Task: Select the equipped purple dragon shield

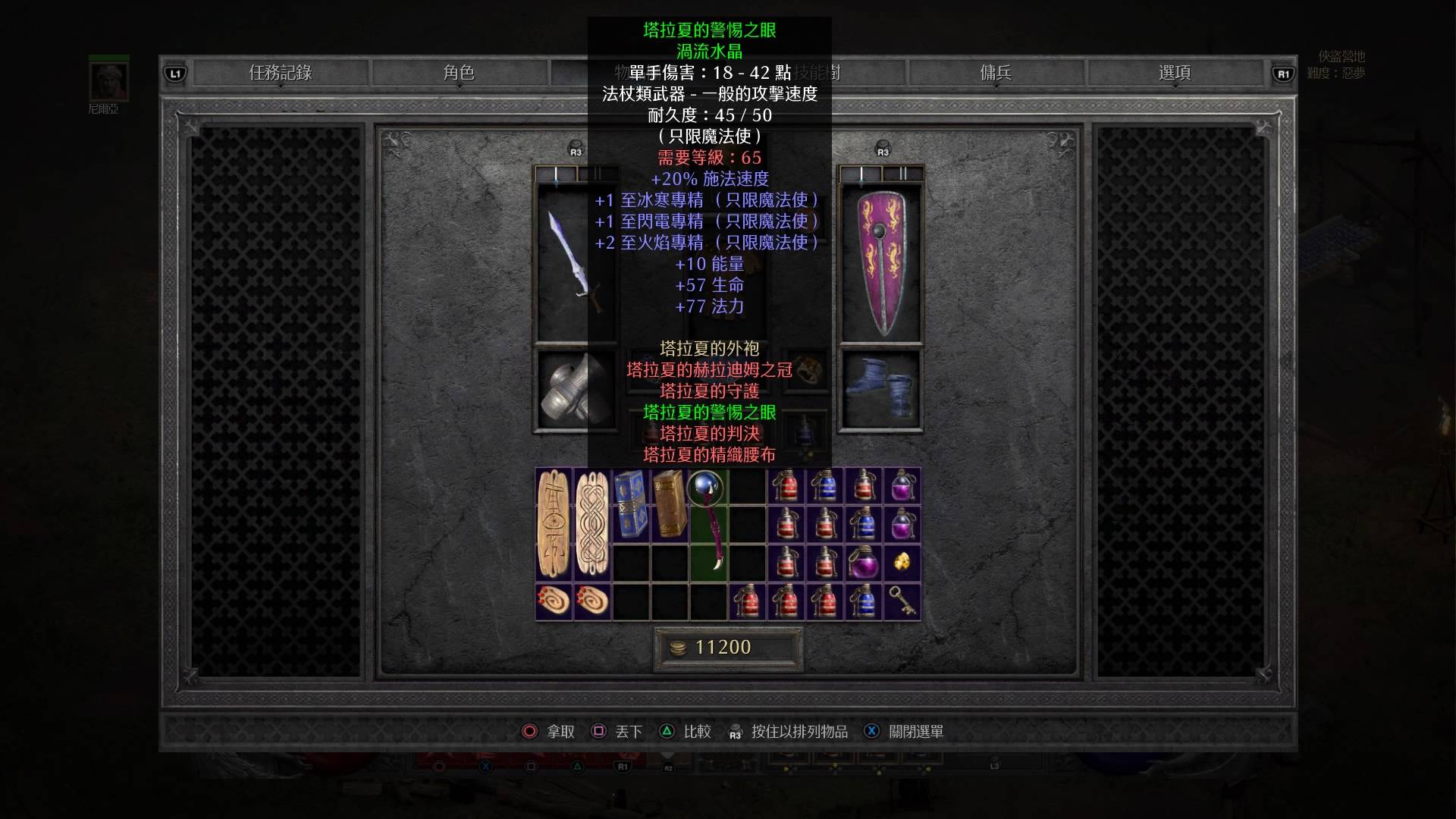Action: pos(882,262)
